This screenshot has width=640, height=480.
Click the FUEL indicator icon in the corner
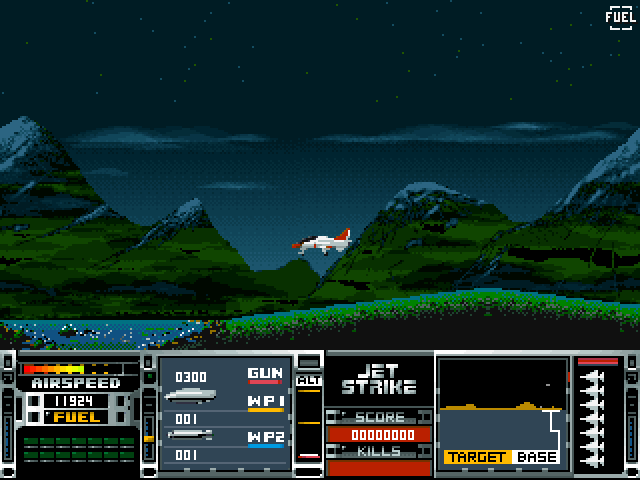click(x=619, y=17)
